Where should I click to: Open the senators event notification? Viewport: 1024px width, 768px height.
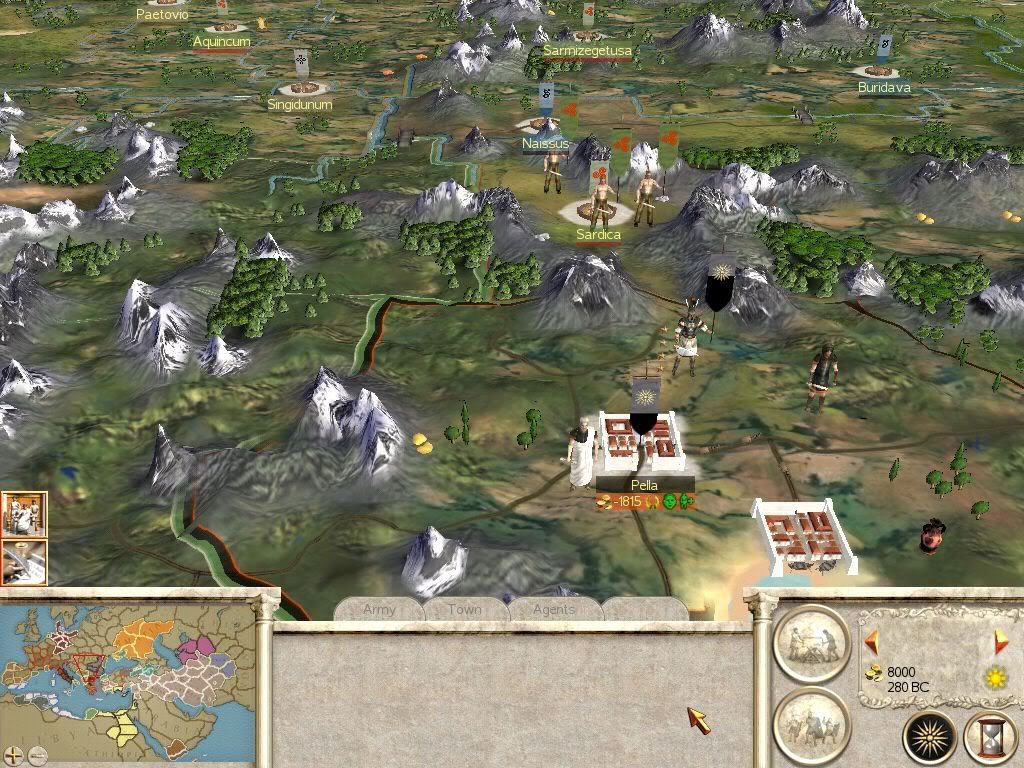click(23, 514)
